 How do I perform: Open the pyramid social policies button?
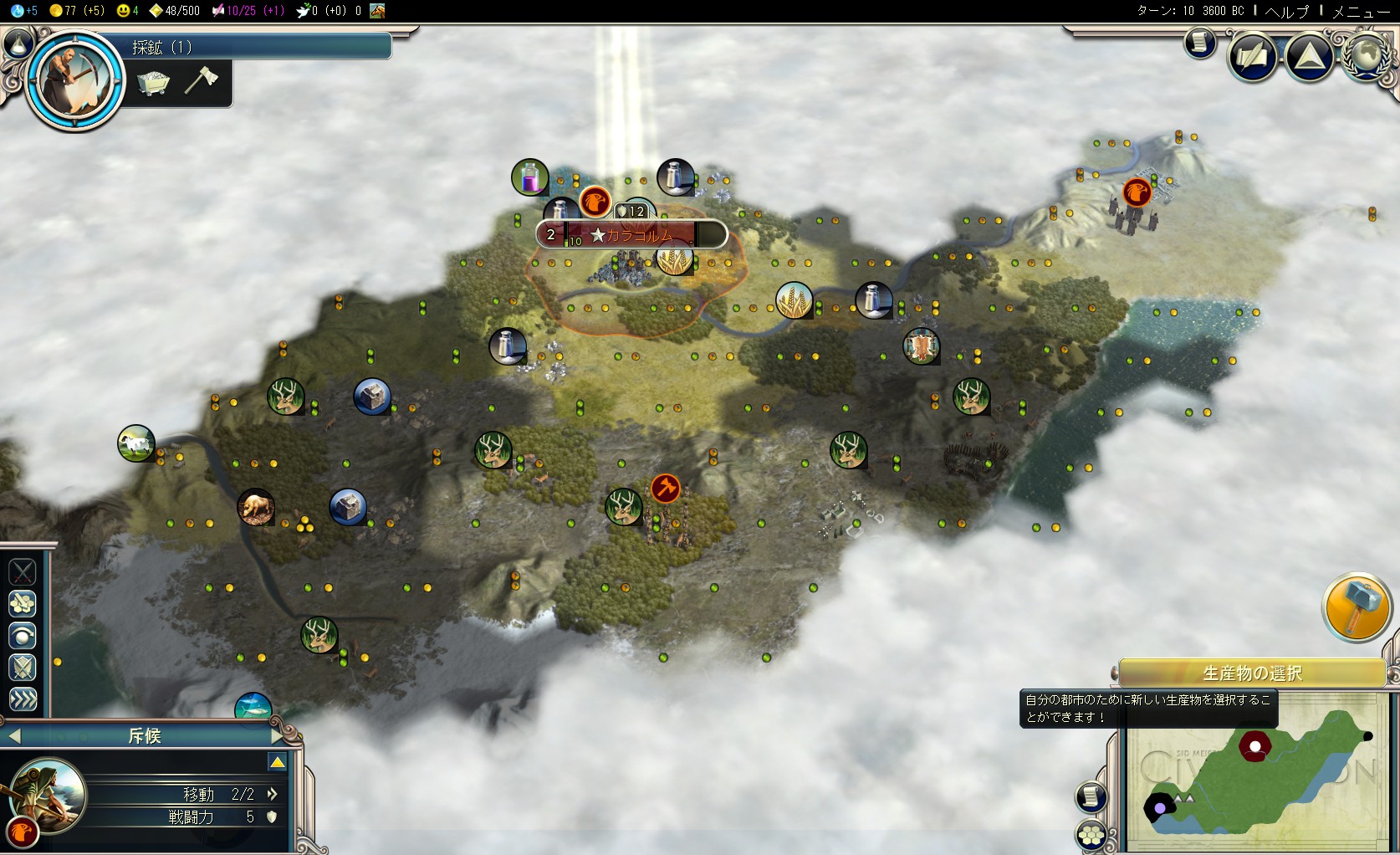[x=1309, y=57]
